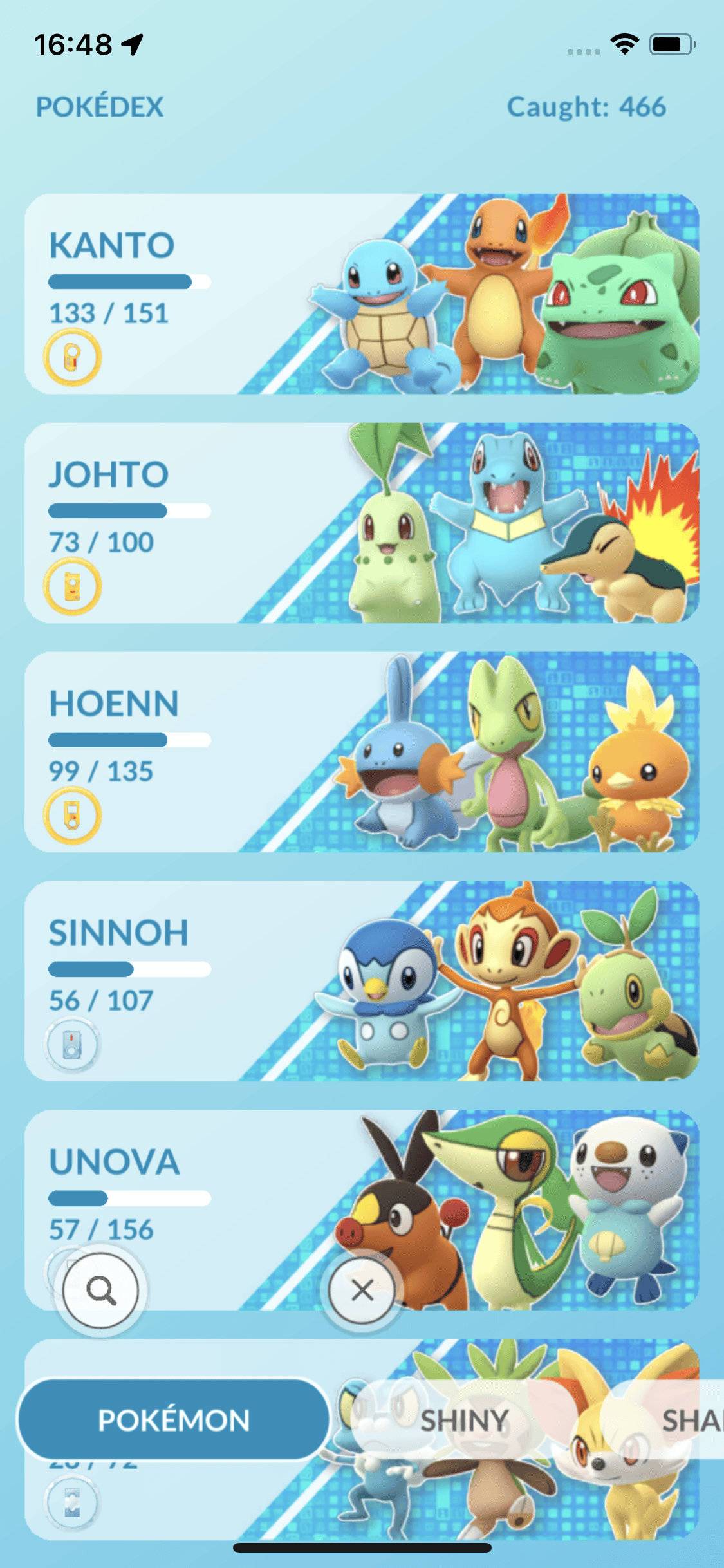Tap the gold Hoenn medal badge

[x=72, y=816]
